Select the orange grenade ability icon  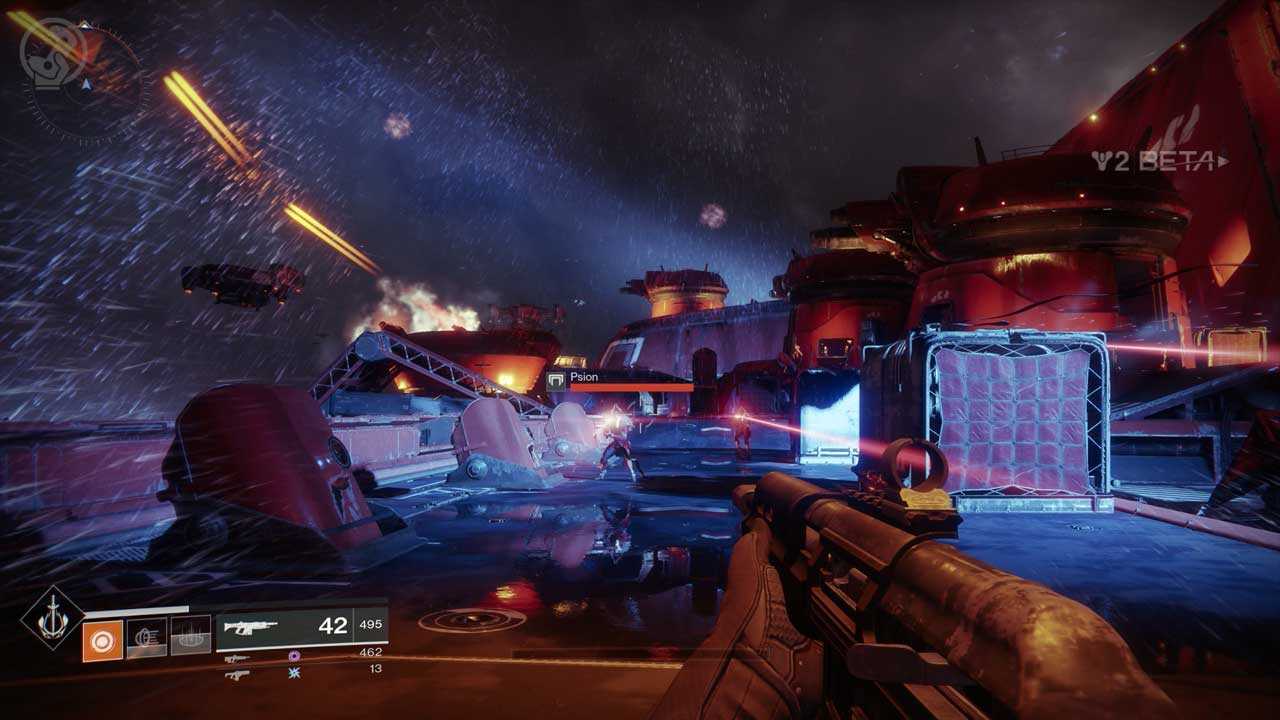coord(103,641)
